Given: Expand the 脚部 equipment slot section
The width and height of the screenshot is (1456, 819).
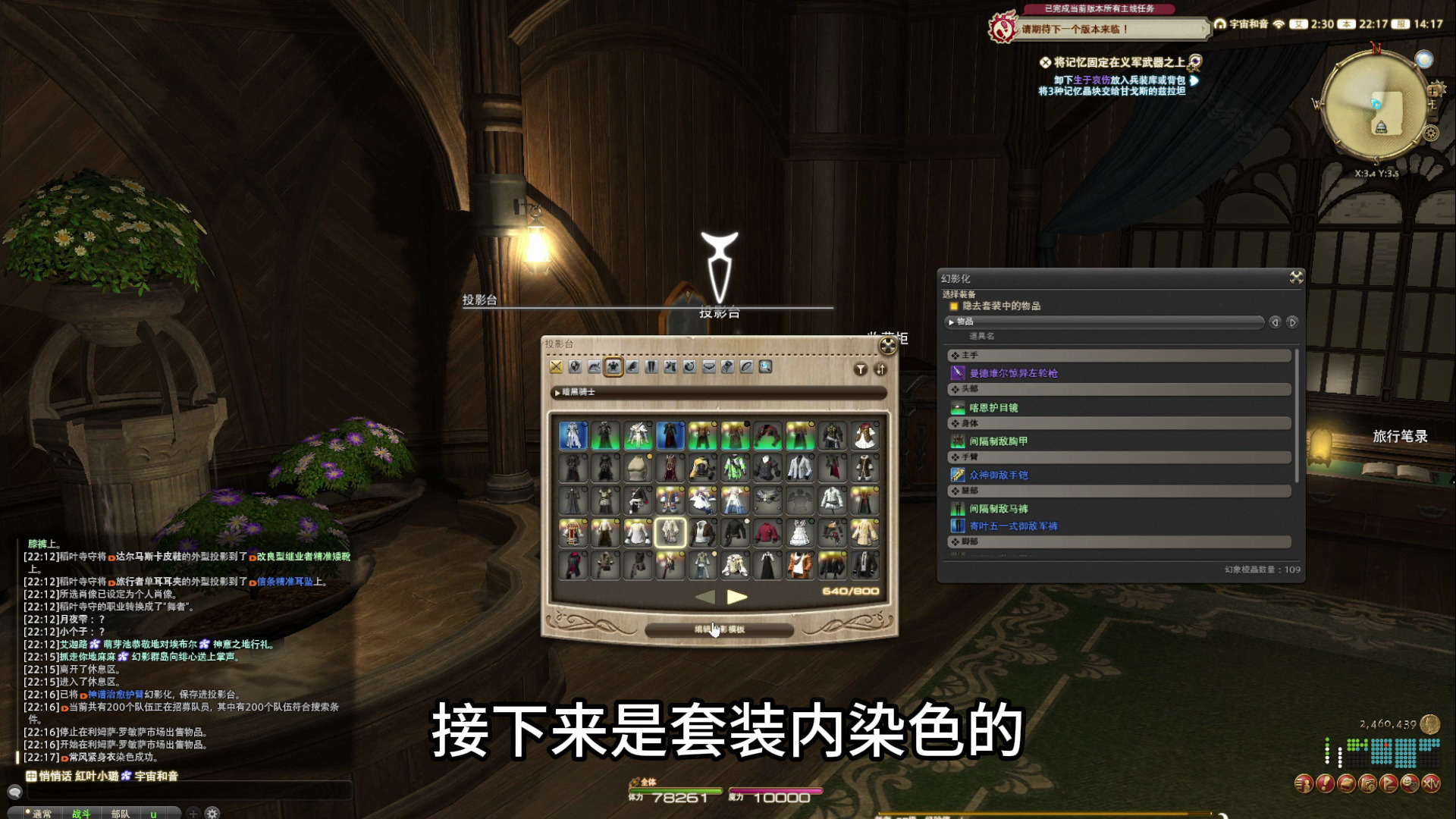Looking at the screenshot, I should (x=986, y=543).
